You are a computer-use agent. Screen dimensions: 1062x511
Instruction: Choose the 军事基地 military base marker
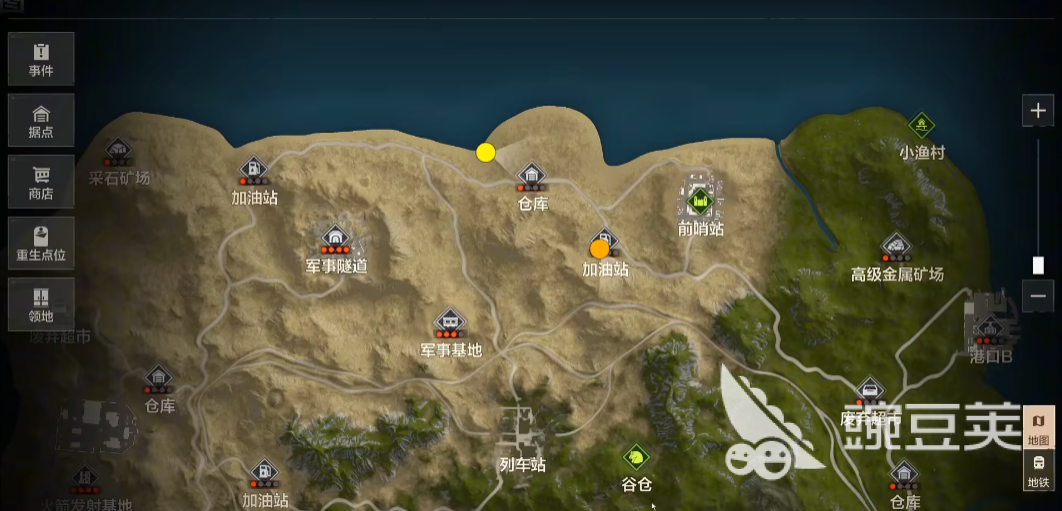(451, 322)
